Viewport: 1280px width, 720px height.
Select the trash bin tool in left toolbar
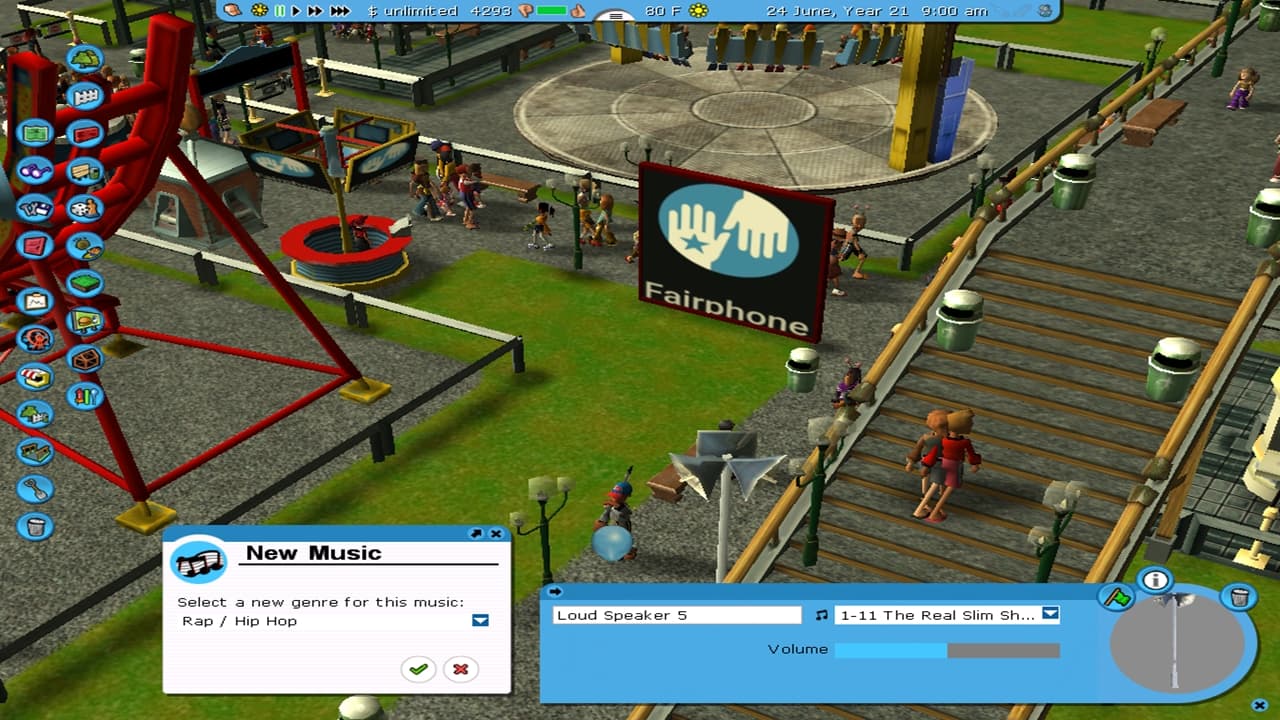pyautogui.click(x=35, y=526)
